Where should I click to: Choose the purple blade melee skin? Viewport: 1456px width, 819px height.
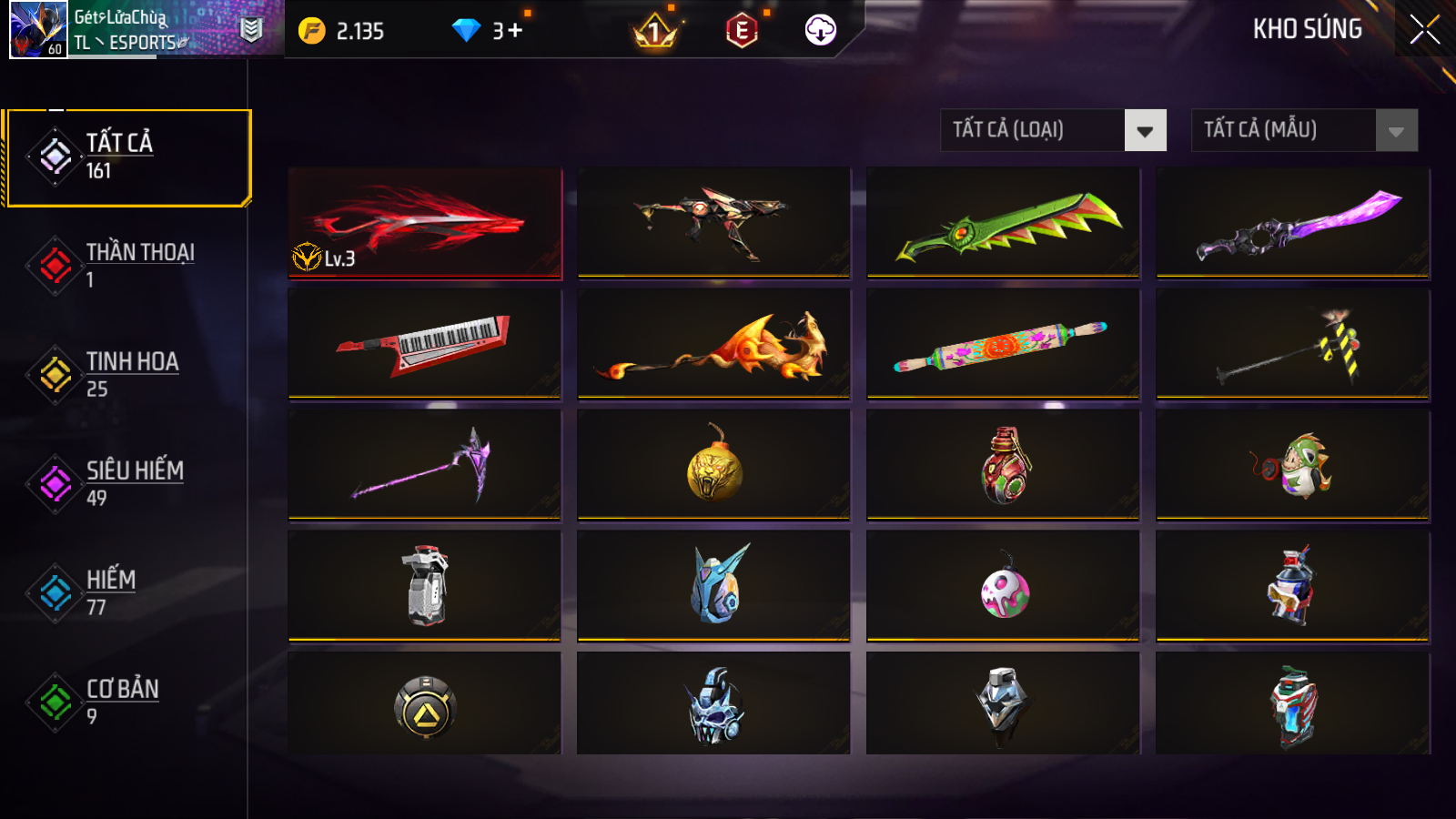1292,223
